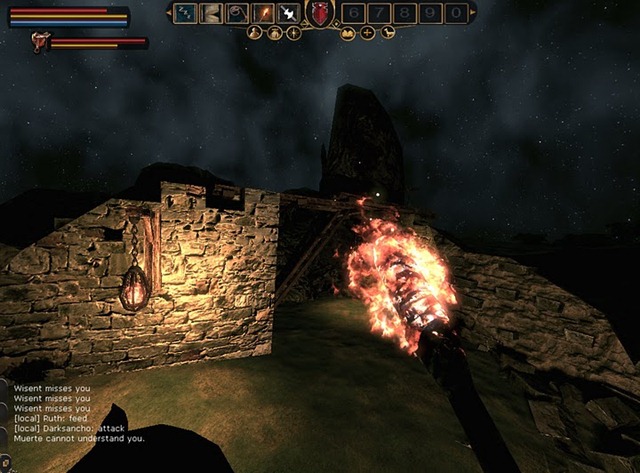Click the round plus icon below the numbered slots
This screenshot has width=640, height=473.
click(368, 33)
